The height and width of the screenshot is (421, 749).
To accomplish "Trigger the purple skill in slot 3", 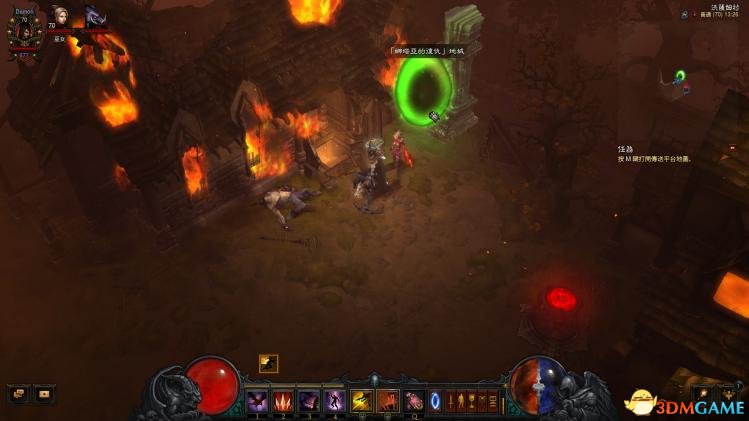I will (309, 400).
